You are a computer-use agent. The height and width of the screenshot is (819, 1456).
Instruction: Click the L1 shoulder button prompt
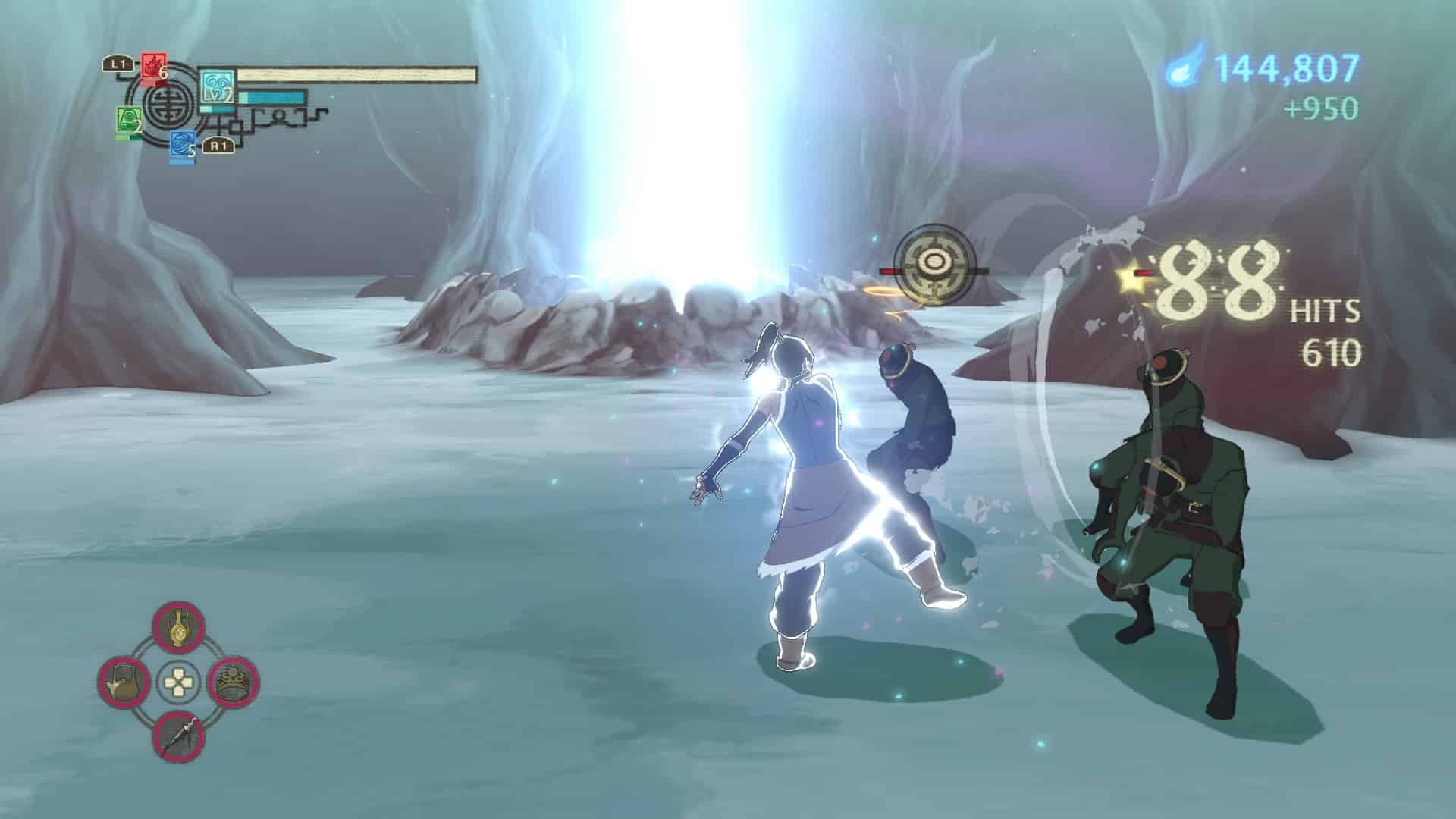(x=119, y=62)
